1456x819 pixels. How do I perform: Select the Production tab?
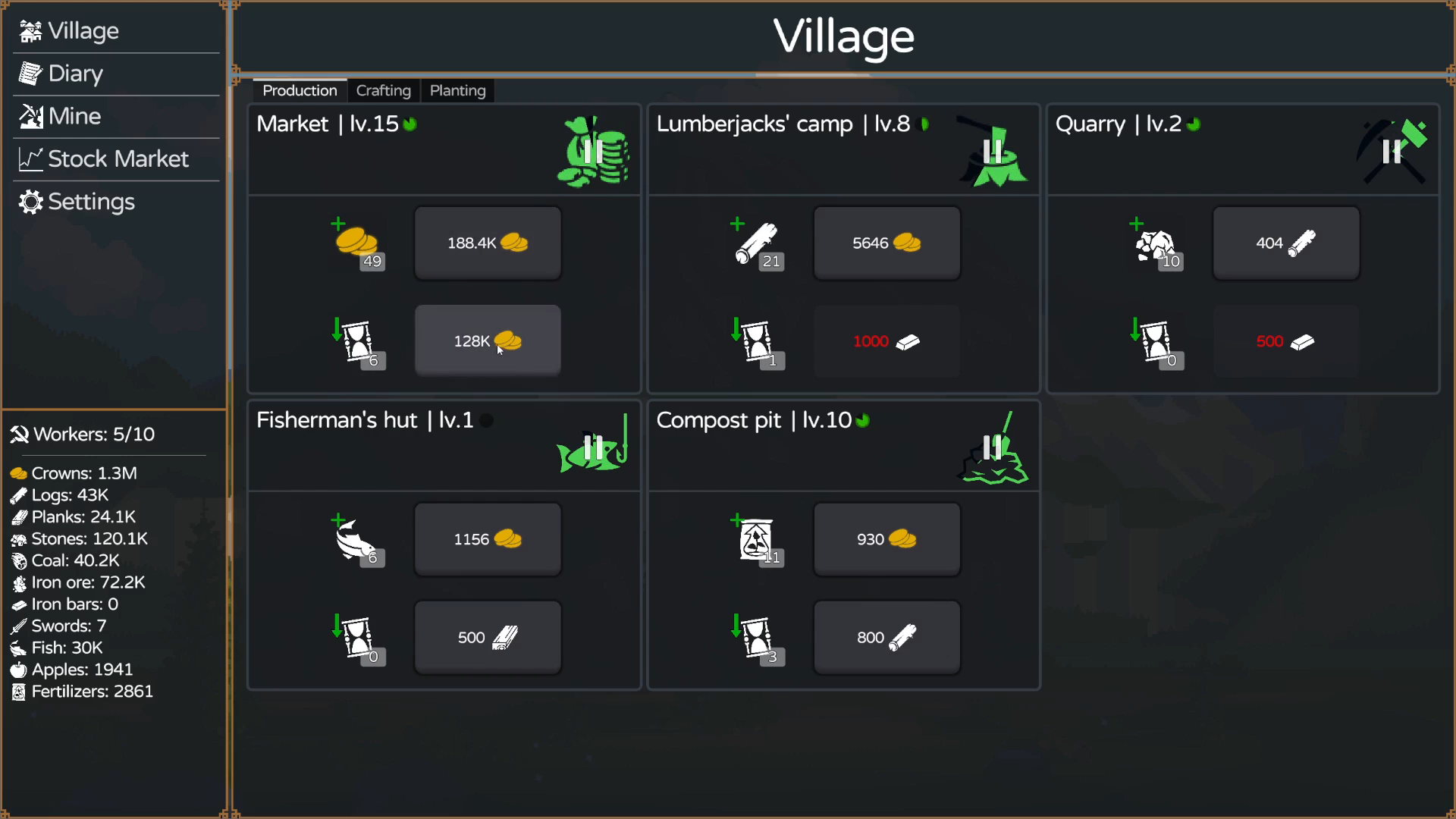[x=300, y=90]
